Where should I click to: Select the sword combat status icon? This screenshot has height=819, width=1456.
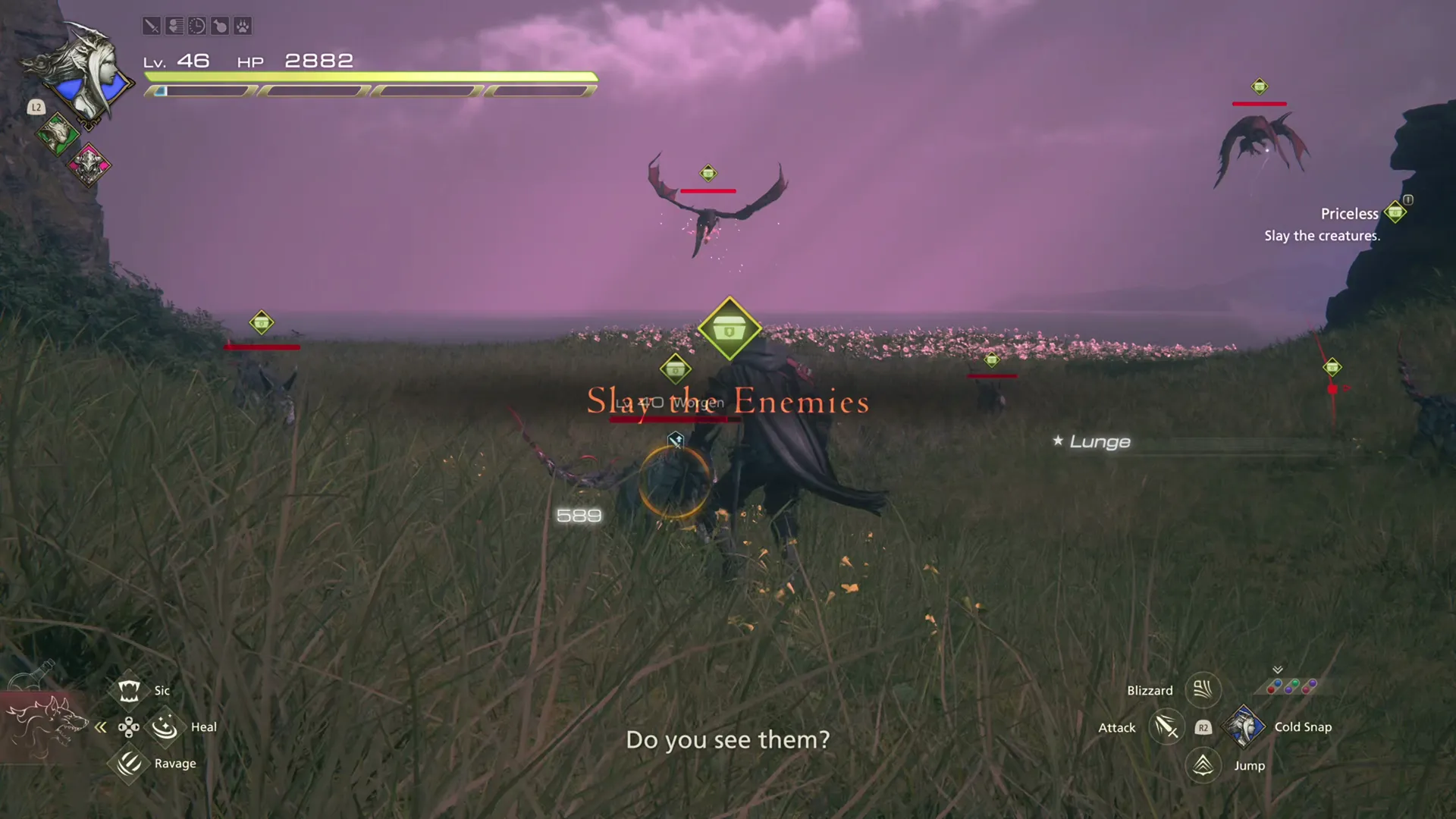click(x=152, y=26)
